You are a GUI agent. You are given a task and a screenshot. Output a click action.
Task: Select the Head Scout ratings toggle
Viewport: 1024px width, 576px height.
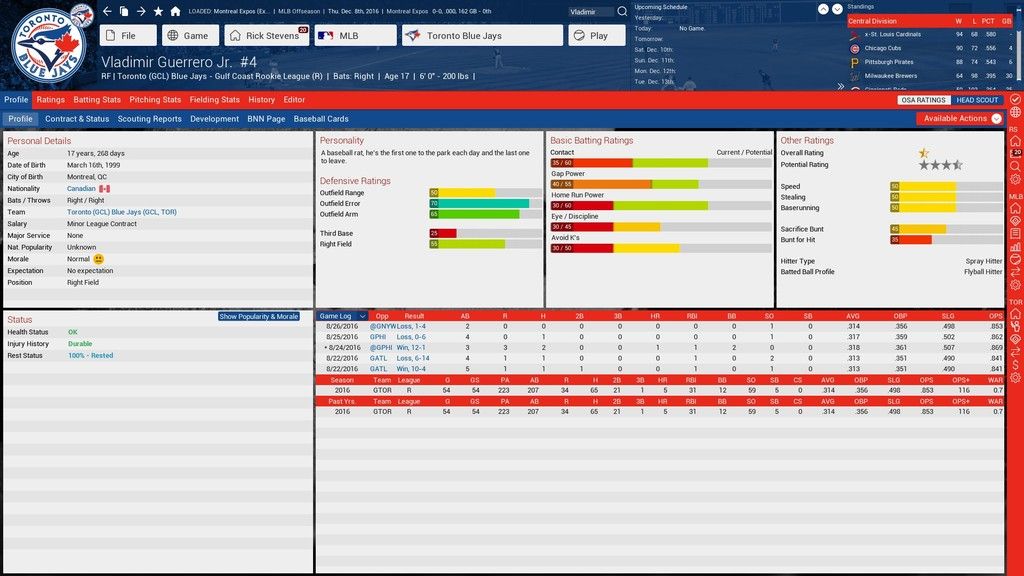tap(977, 100)
